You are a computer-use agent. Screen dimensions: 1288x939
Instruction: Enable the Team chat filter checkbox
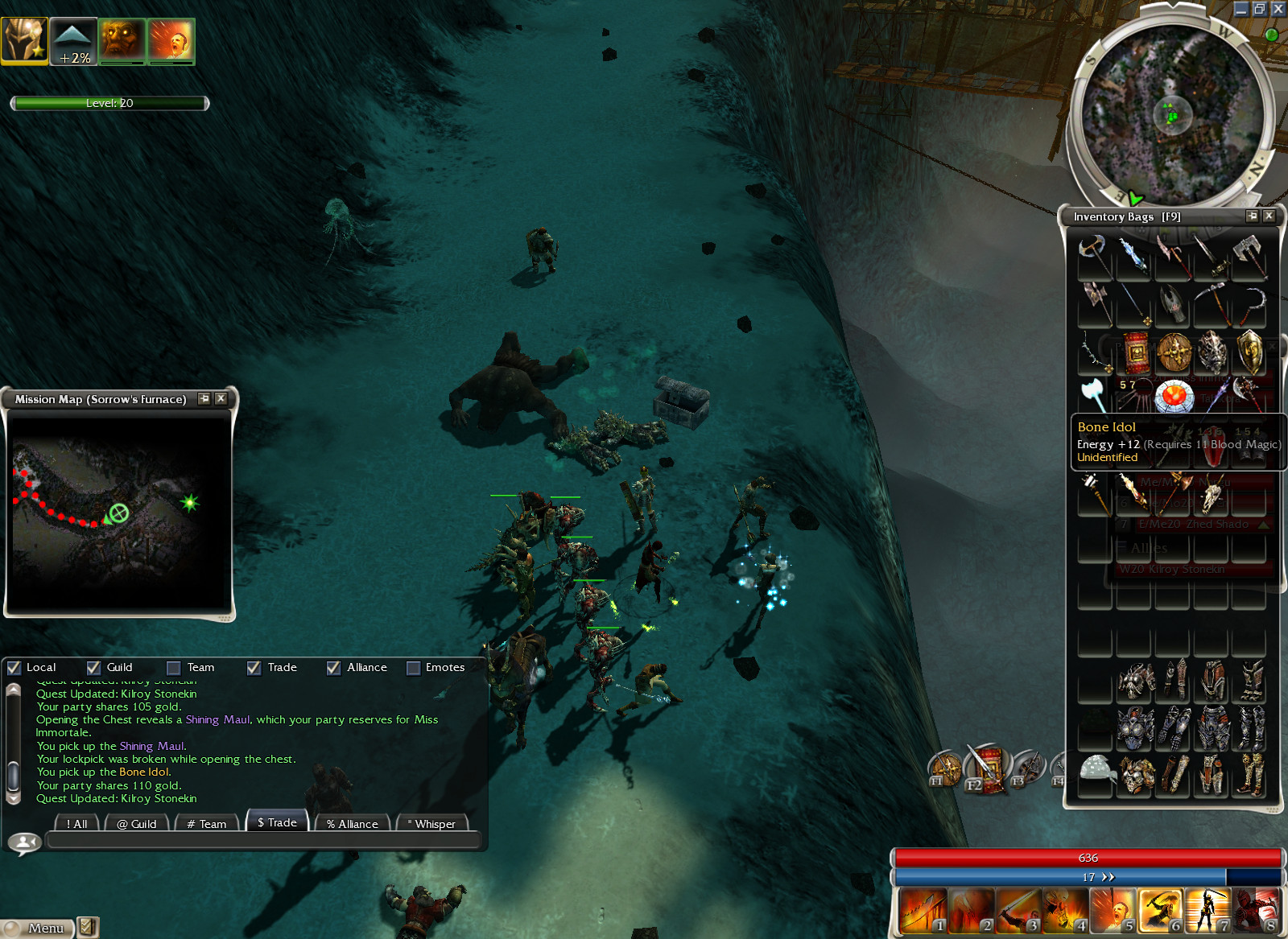tap(173, 668)
